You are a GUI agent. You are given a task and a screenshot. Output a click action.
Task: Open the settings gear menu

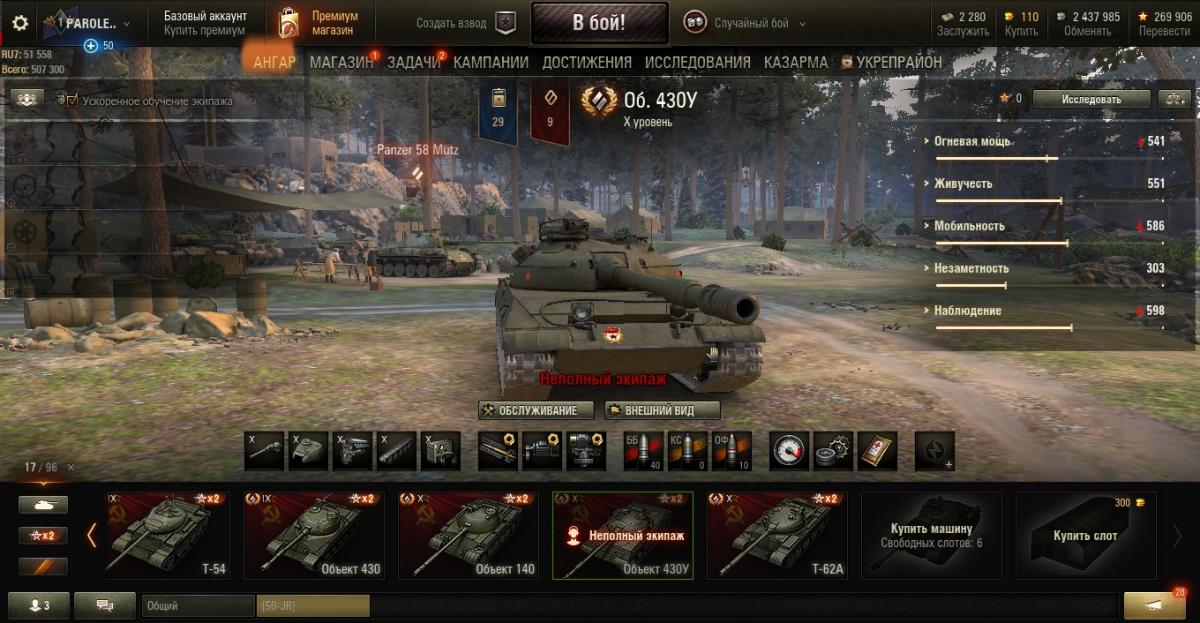(20, 23)
